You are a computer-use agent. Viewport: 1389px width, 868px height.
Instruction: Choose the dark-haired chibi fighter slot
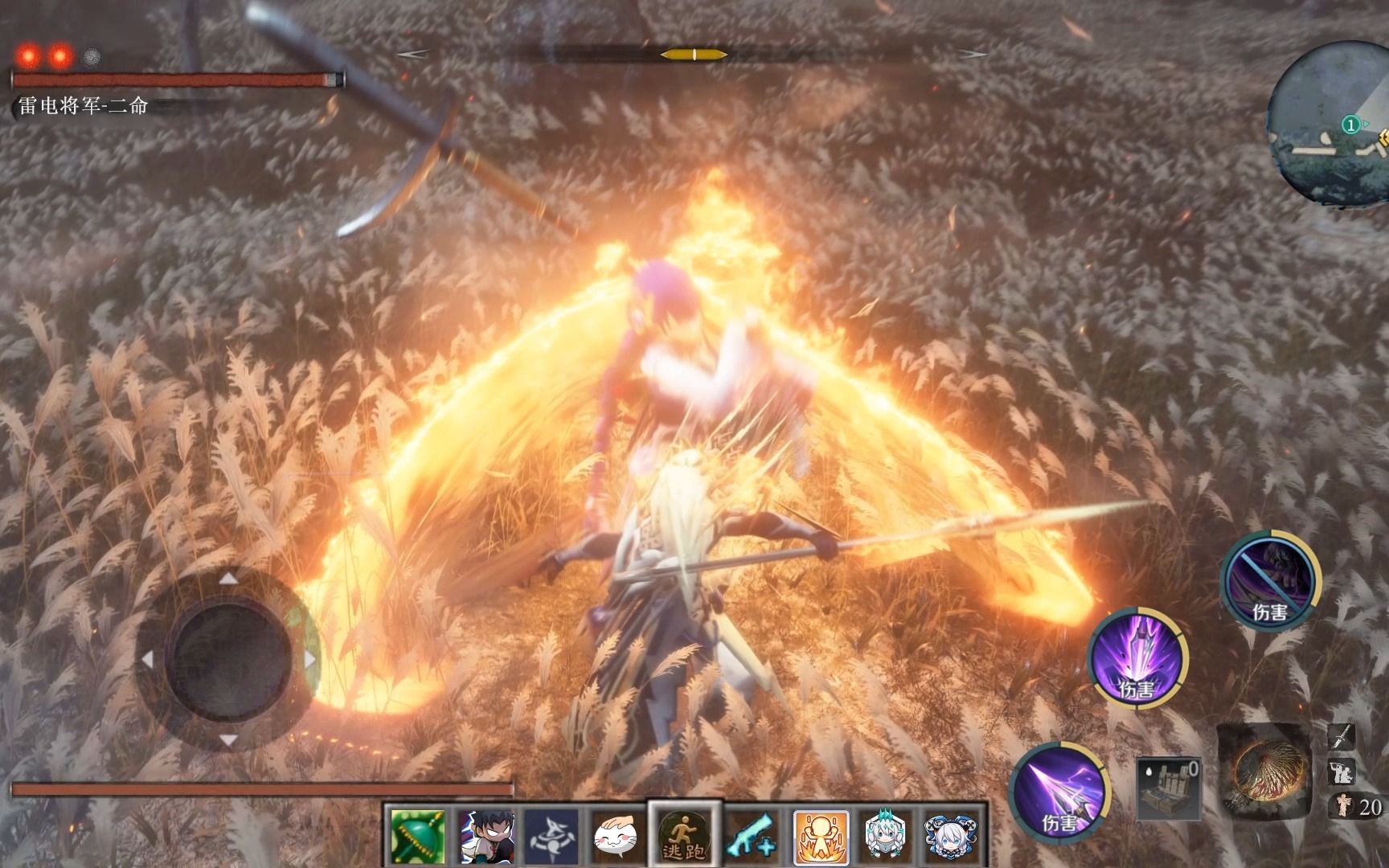(x=487, y=837)
